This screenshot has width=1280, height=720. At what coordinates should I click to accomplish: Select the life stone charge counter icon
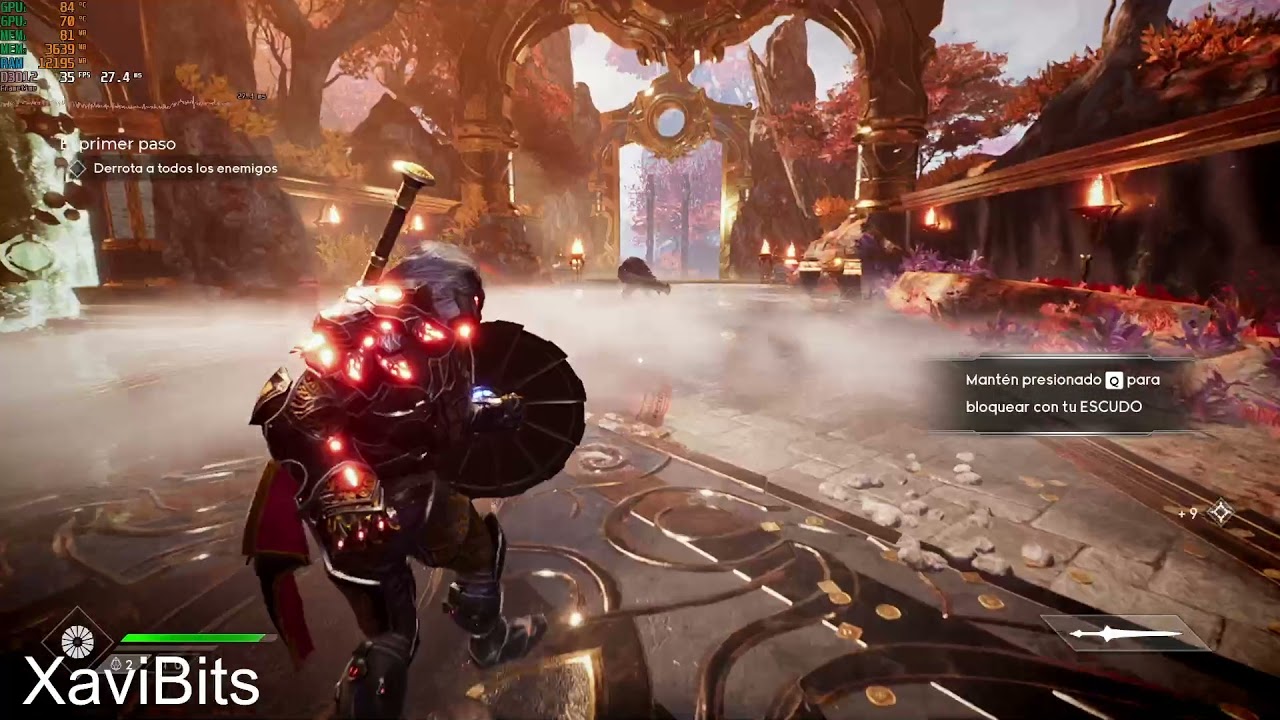pos(120,664)
